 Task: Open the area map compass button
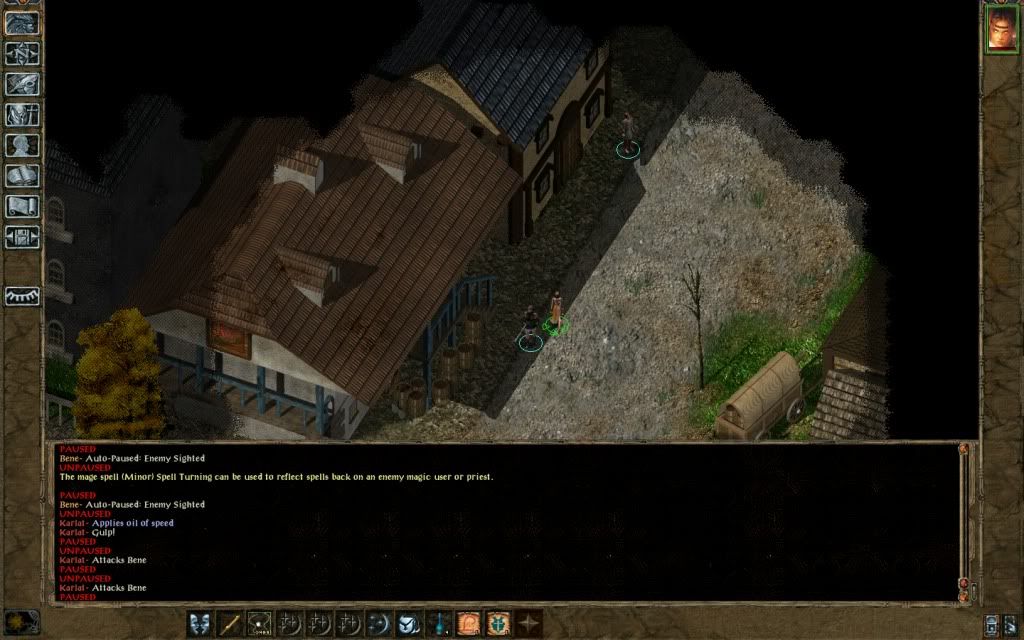point(22,53)
